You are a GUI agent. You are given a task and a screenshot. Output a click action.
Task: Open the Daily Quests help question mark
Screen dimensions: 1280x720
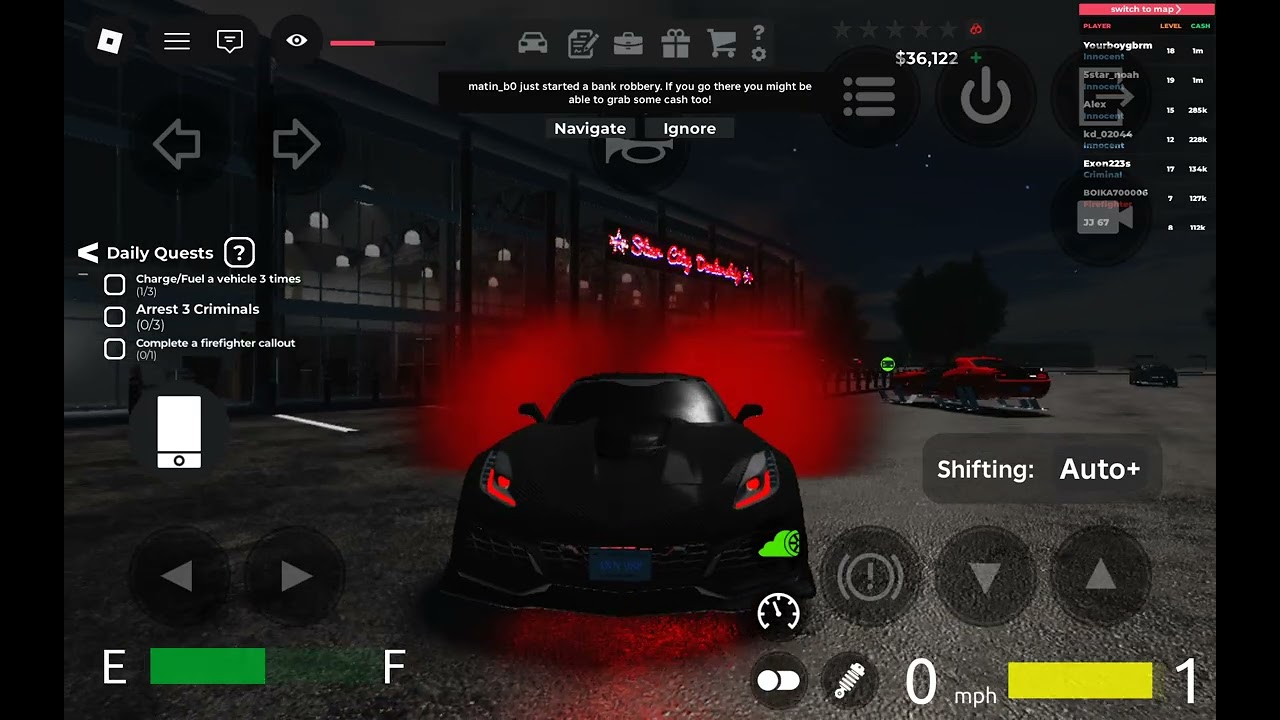(239, 253)
